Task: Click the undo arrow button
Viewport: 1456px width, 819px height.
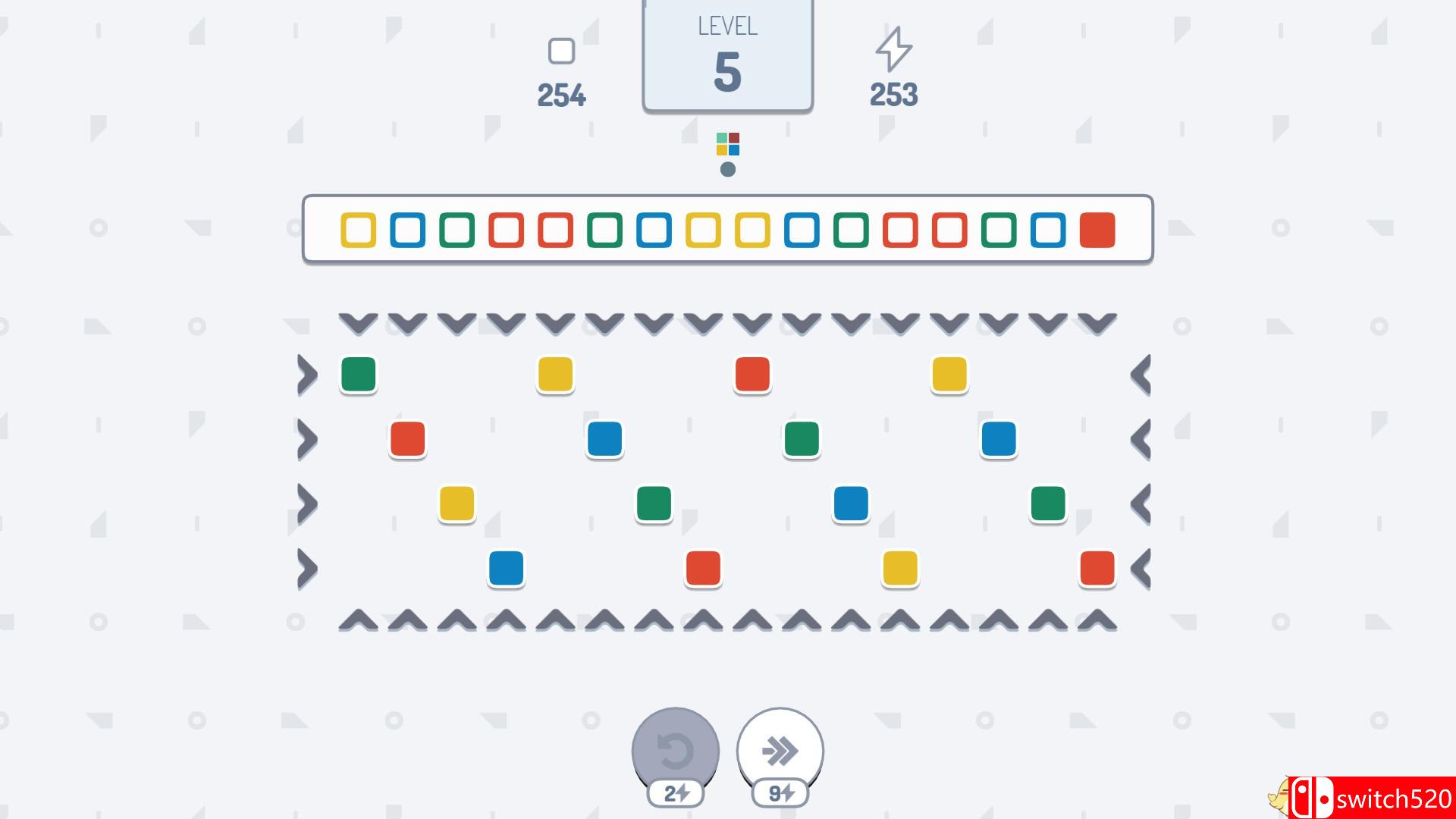Action: (x=674, y=751)
